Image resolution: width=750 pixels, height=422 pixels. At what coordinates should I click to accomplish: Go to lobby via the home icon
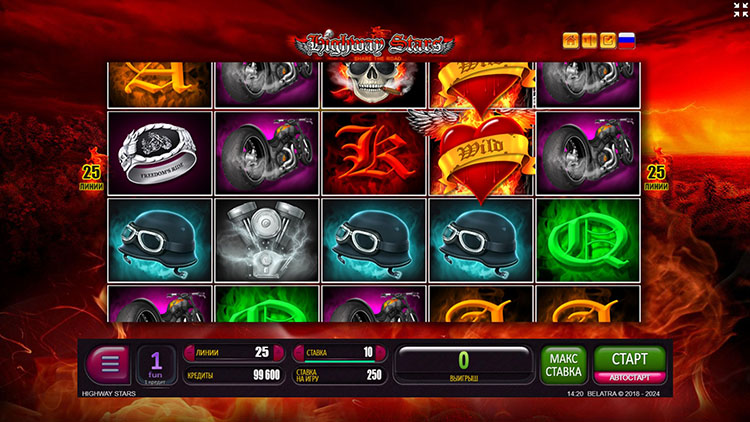point(571,41)
